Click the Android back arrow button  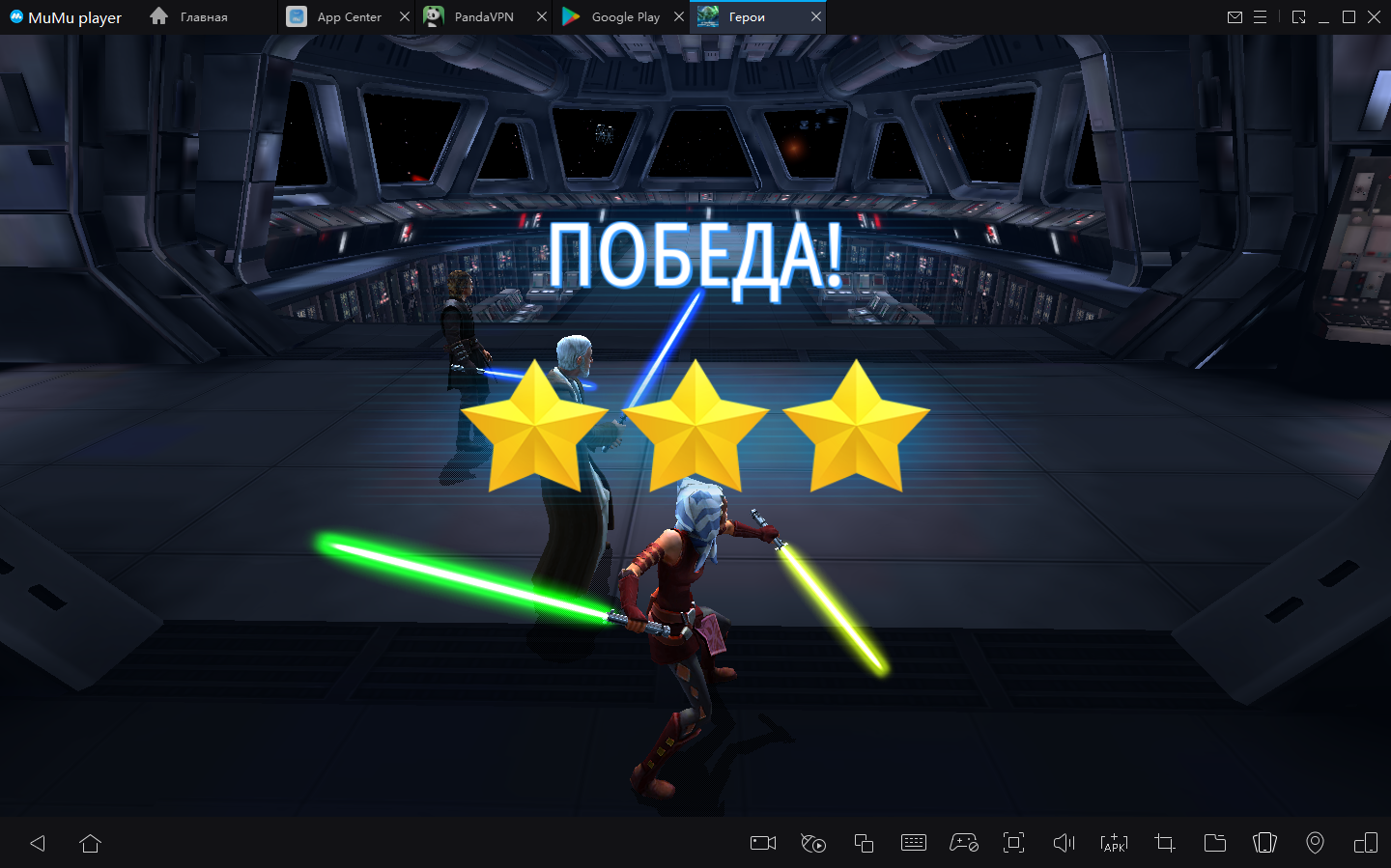coord(38,843)
